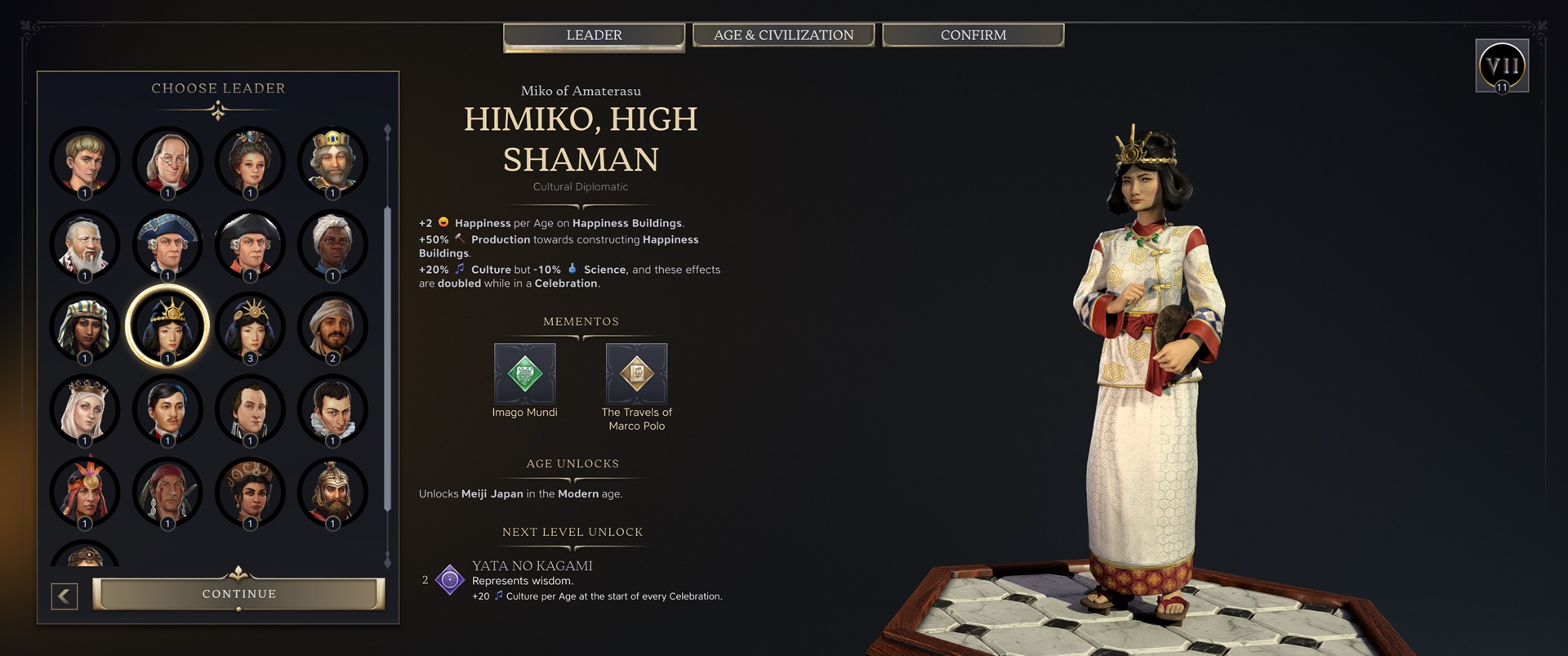Click the Yata No Kagami unlock icon
Viewport: 1568px width, 656px height.
tap(448, 580)
